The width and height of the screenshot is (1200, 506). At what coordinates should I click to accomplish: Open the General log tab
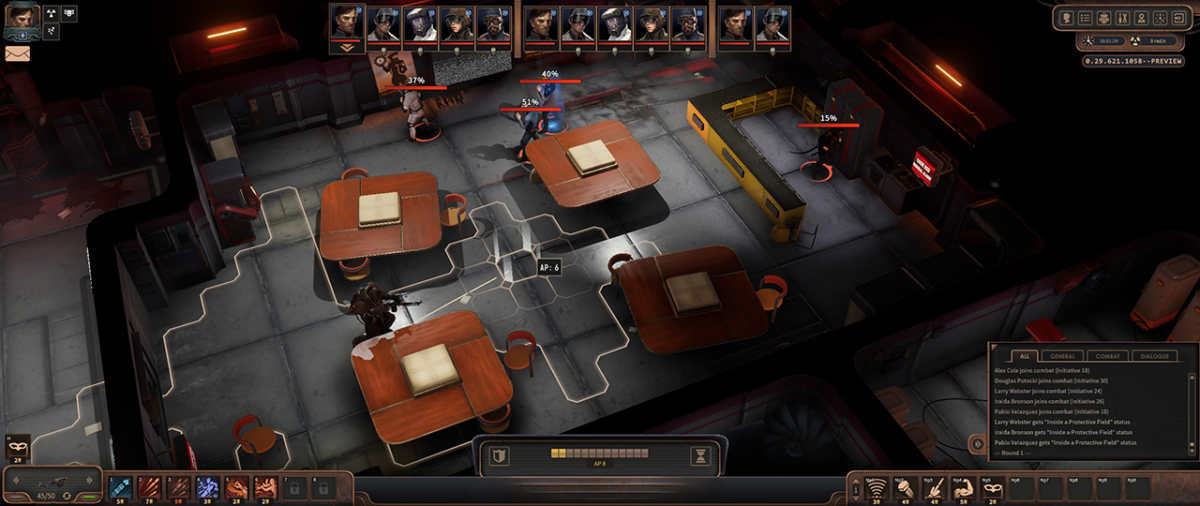[x=1064, y=356]
